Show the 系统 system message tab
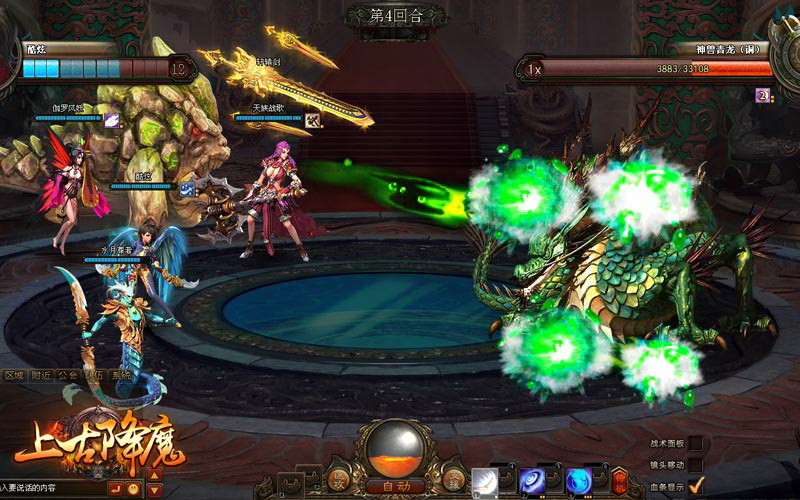 point(121,375)
